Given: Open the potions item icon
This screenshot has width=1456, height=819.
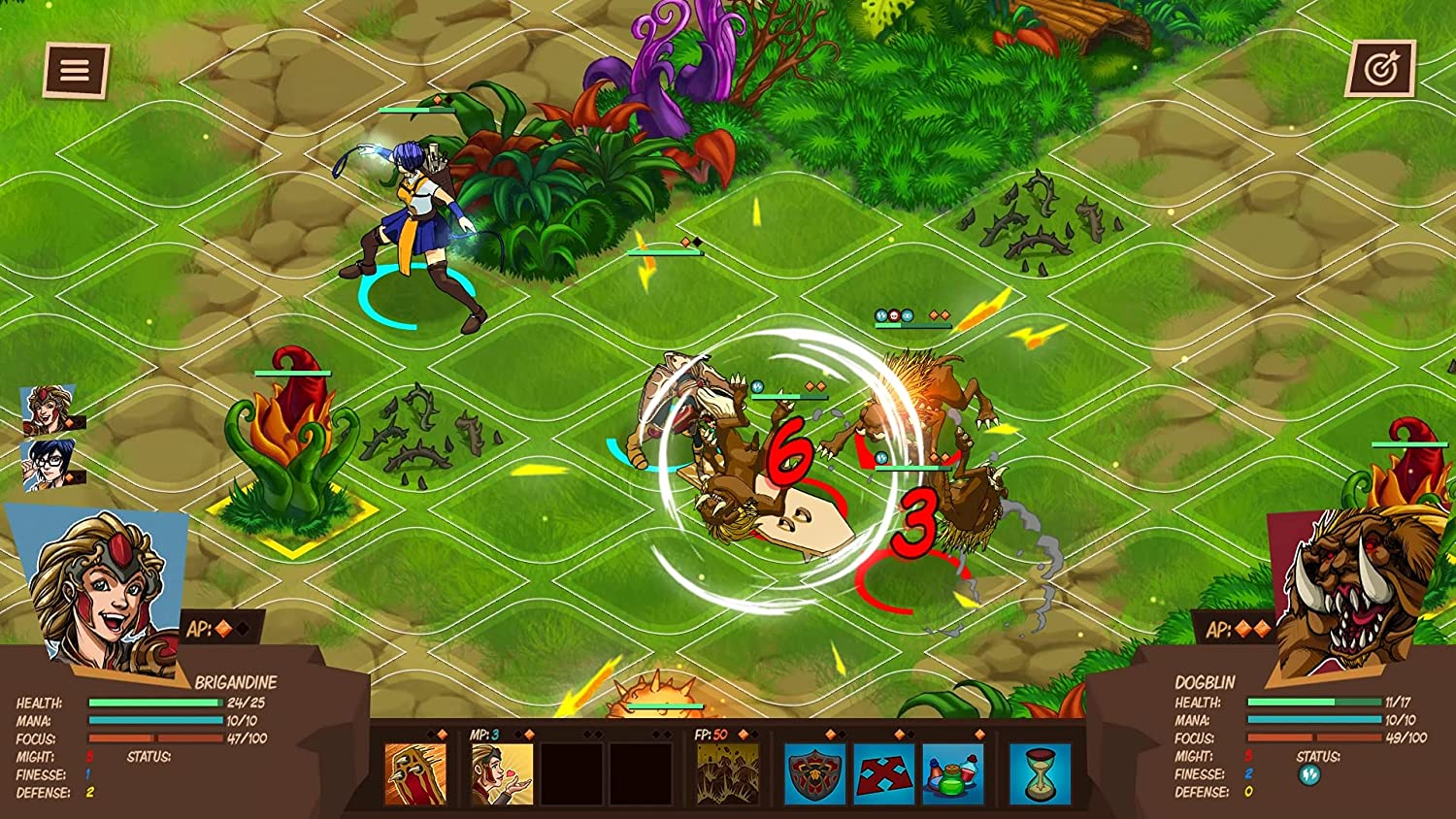Looking at the screenshot, I should tap(952, 776).
